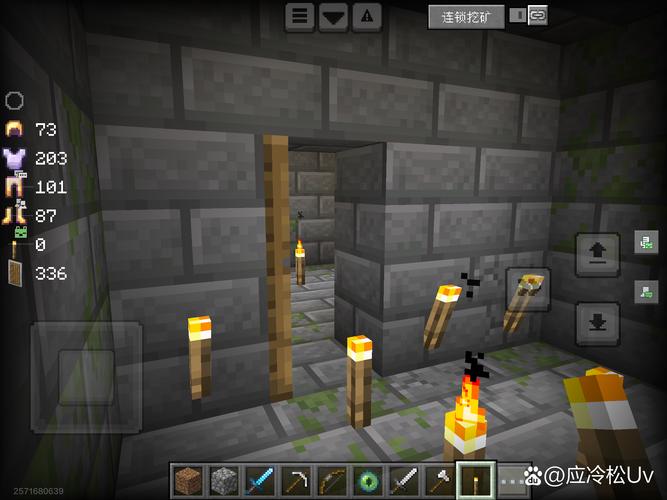
Task: Equip the diamond sword from hotbar
Action: pyautogui.click(x=260, y=481)
